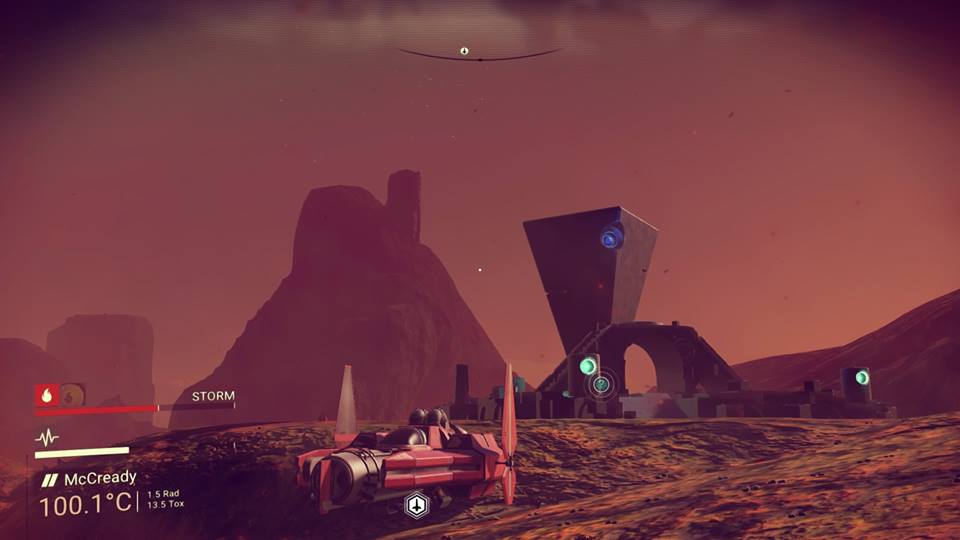Select the hexagonal starship marker icon
The height and width of the screenshot is (540, 960).
[416, 505]
